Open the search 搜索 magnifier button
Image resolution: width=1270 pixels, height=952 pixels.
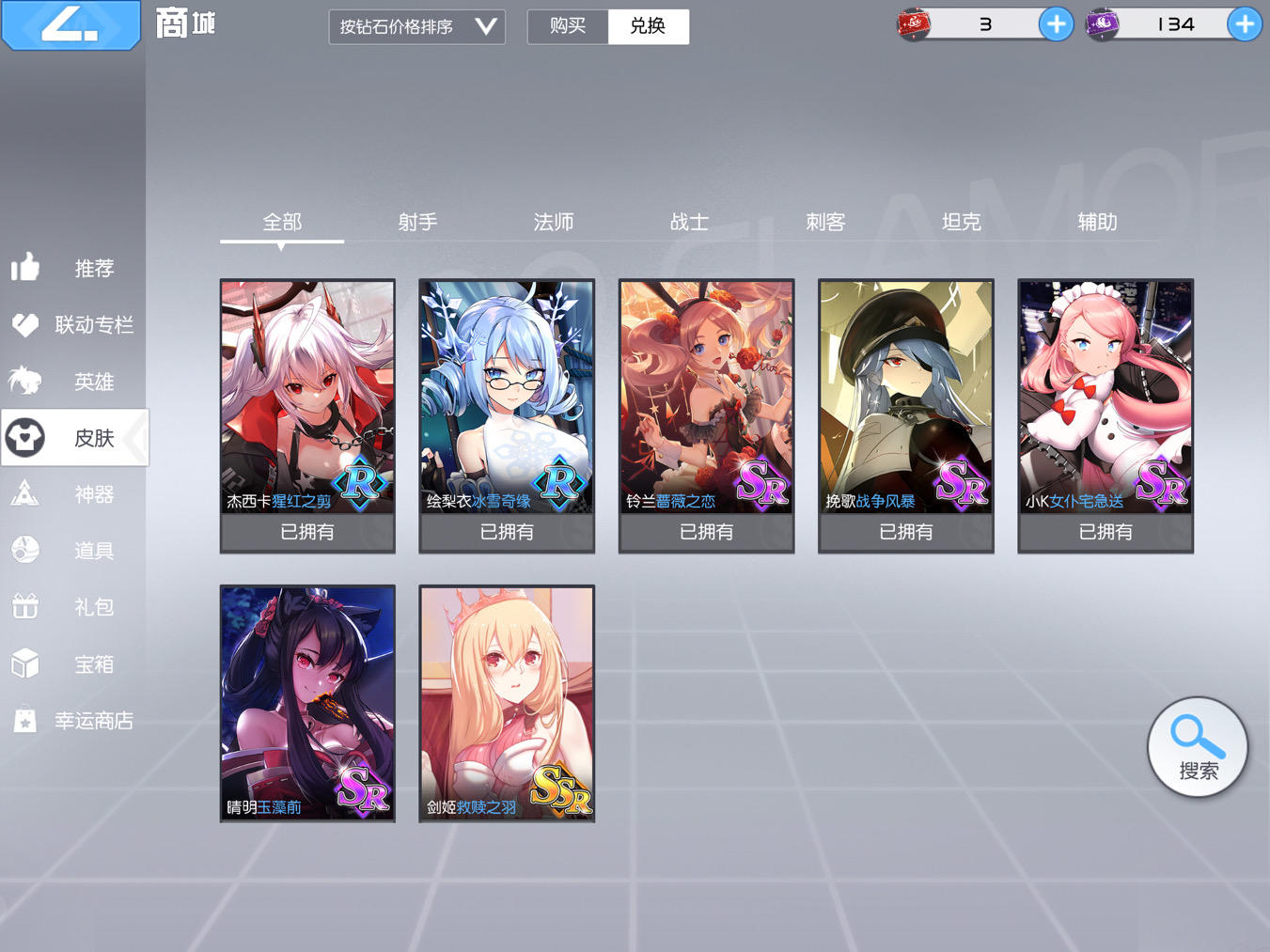tap(1196, 745)
